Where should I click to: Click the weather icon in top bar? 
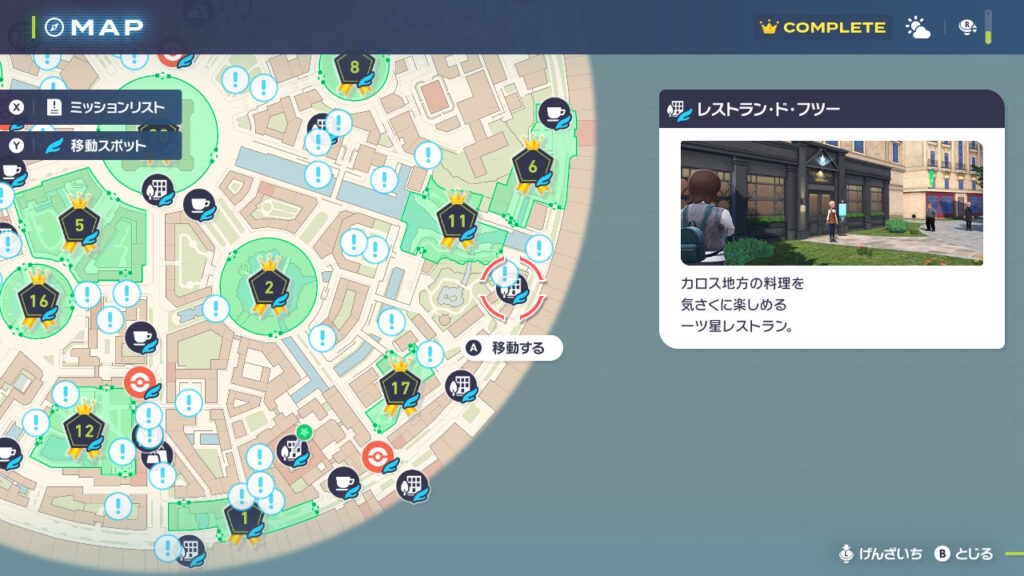918,28
